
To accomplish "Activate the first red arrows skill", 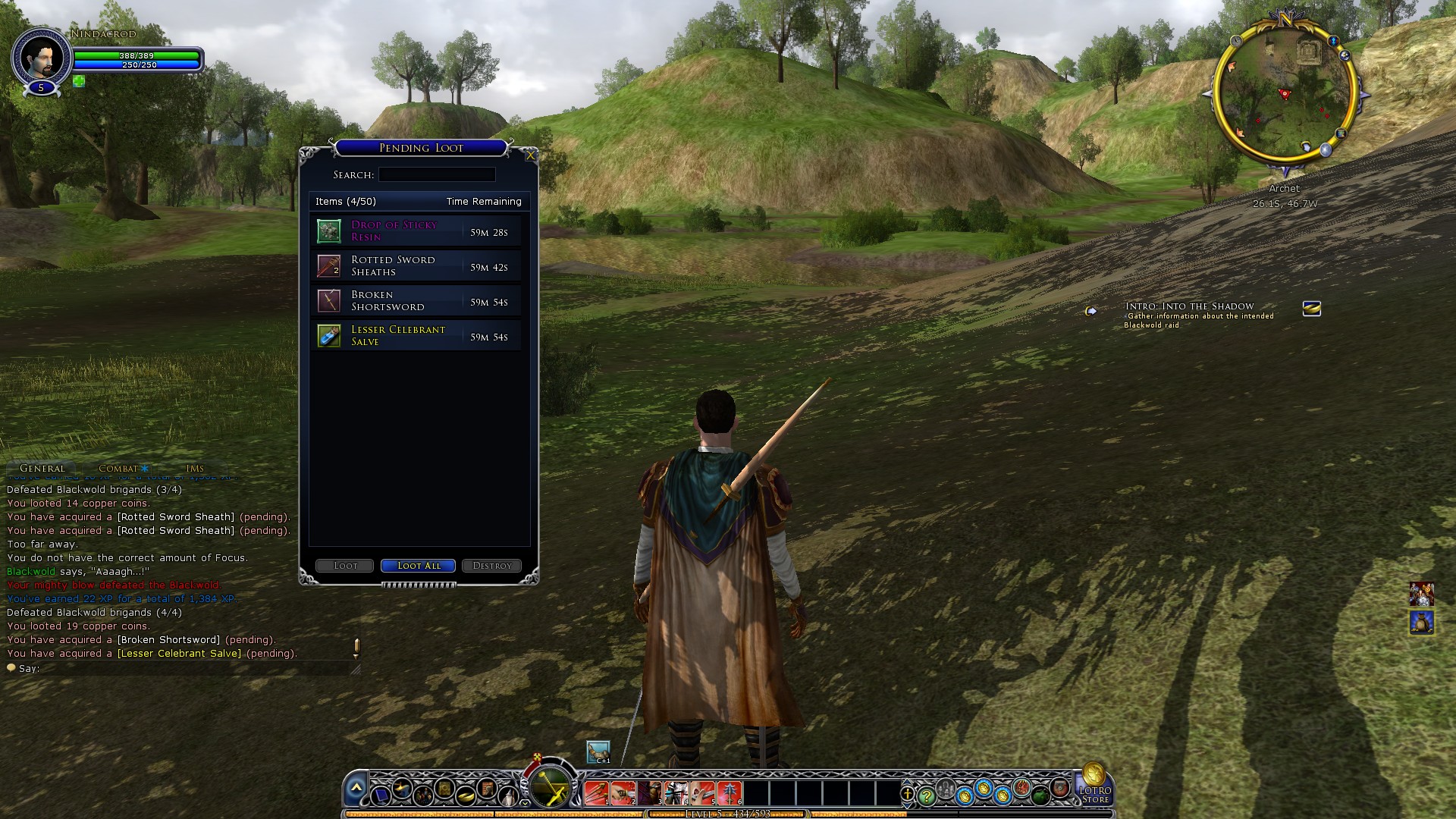I will [x=596, y=793].
